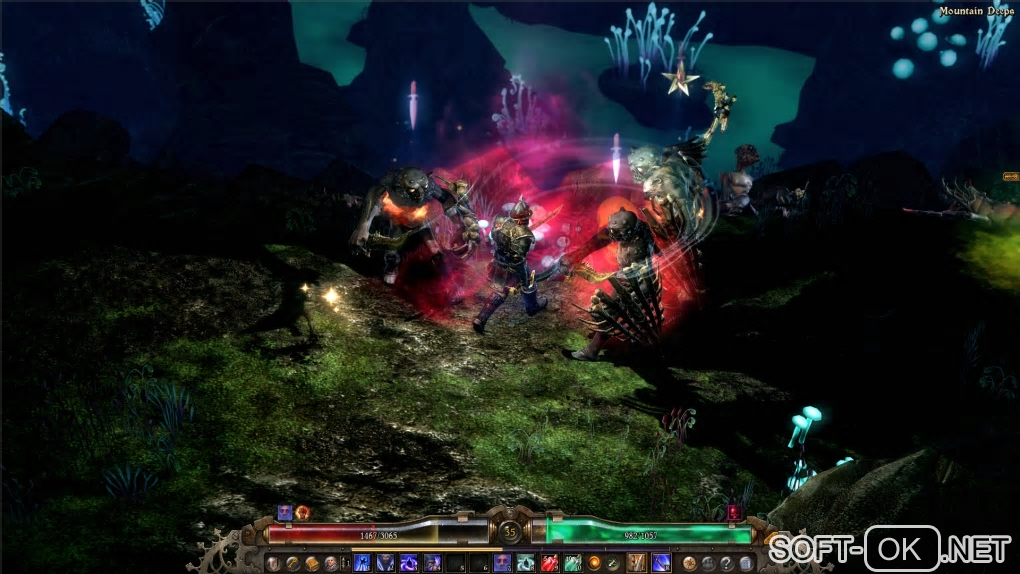Open the world map compass button

click(x=690, y=563)
